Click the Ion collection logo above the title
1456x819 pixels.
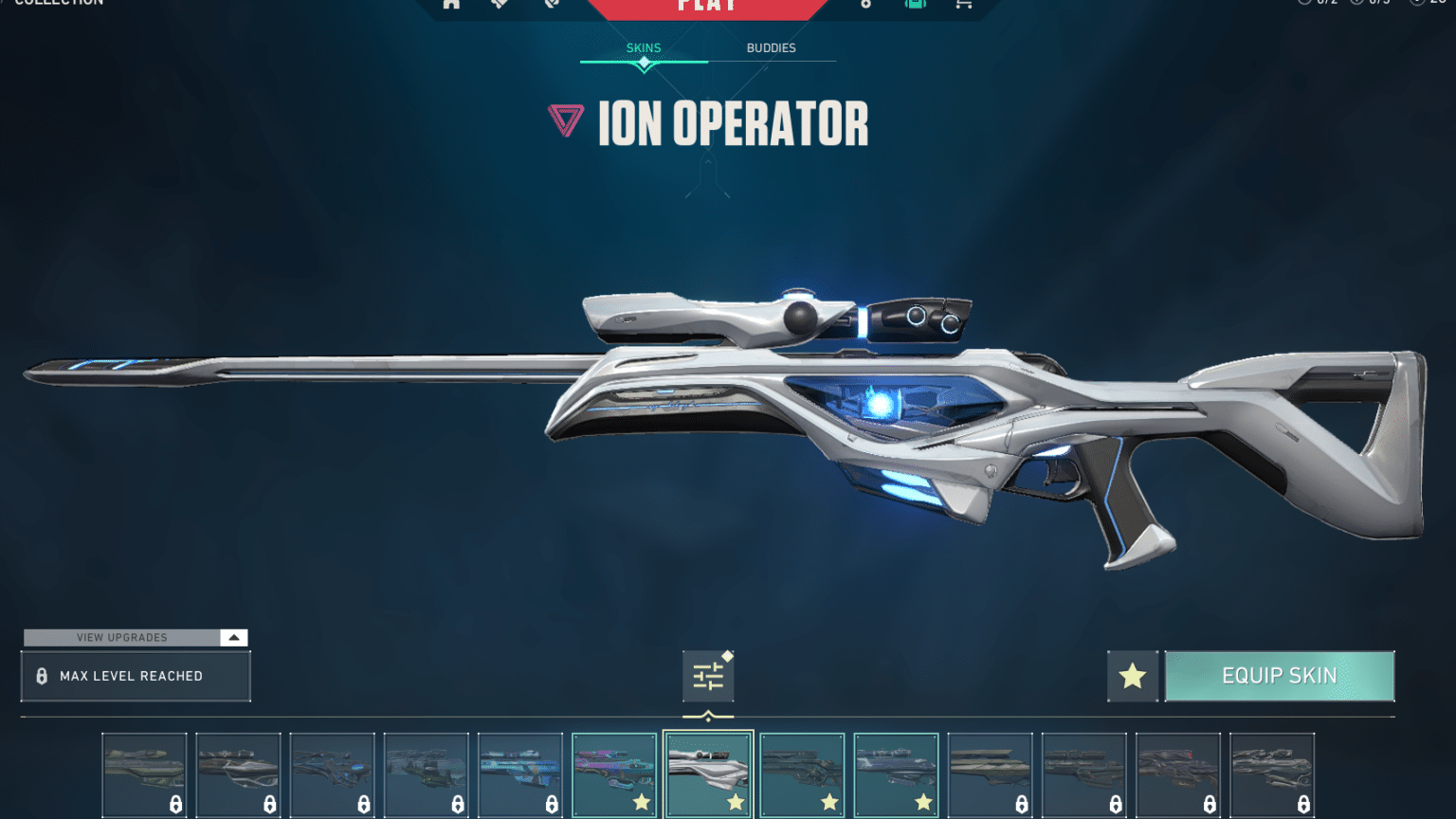(x=566, y=121)
